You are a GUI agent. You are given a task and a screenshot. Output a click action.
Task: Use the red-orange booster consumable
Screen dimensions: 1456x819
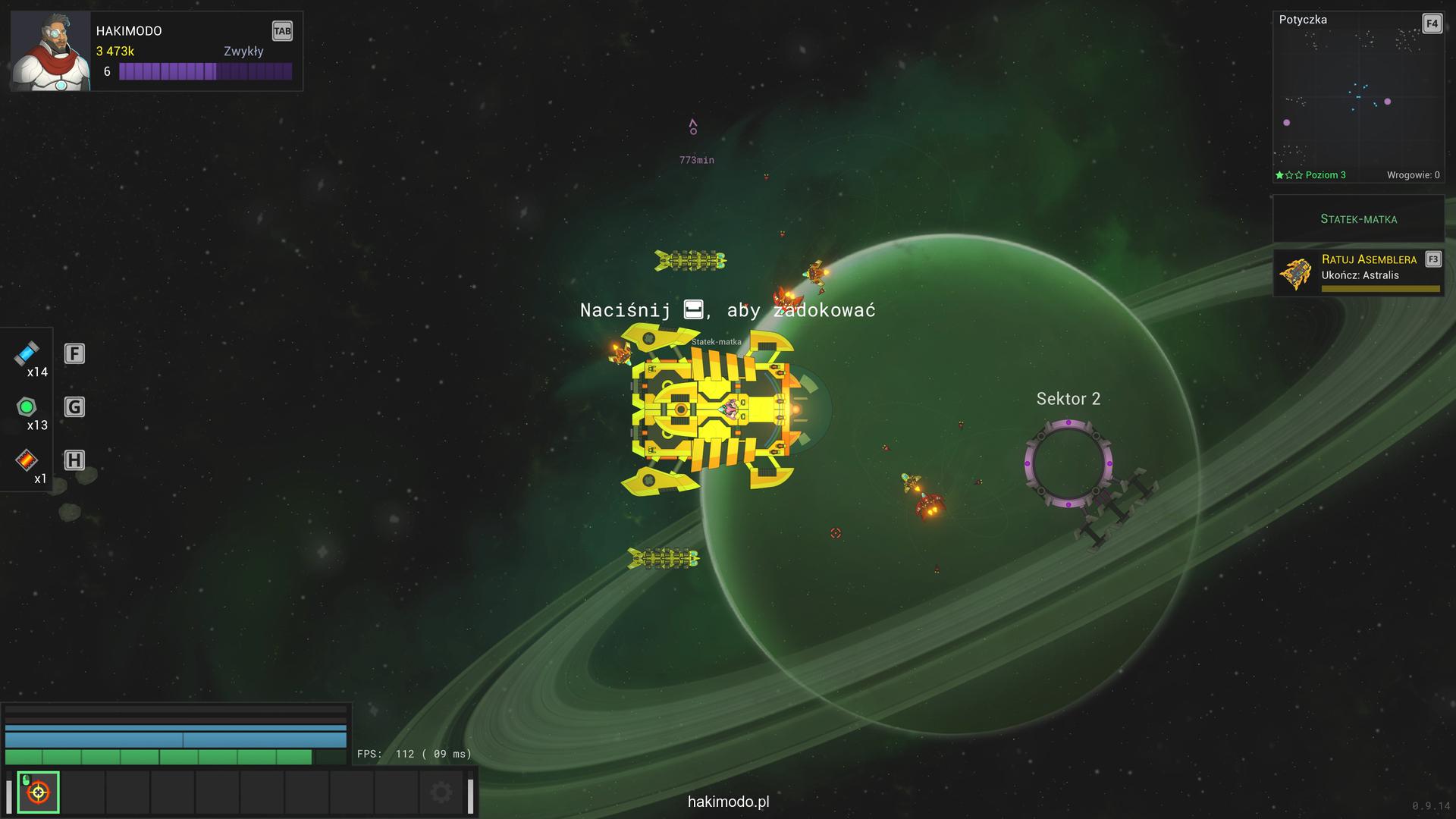(x=27, y=460)
